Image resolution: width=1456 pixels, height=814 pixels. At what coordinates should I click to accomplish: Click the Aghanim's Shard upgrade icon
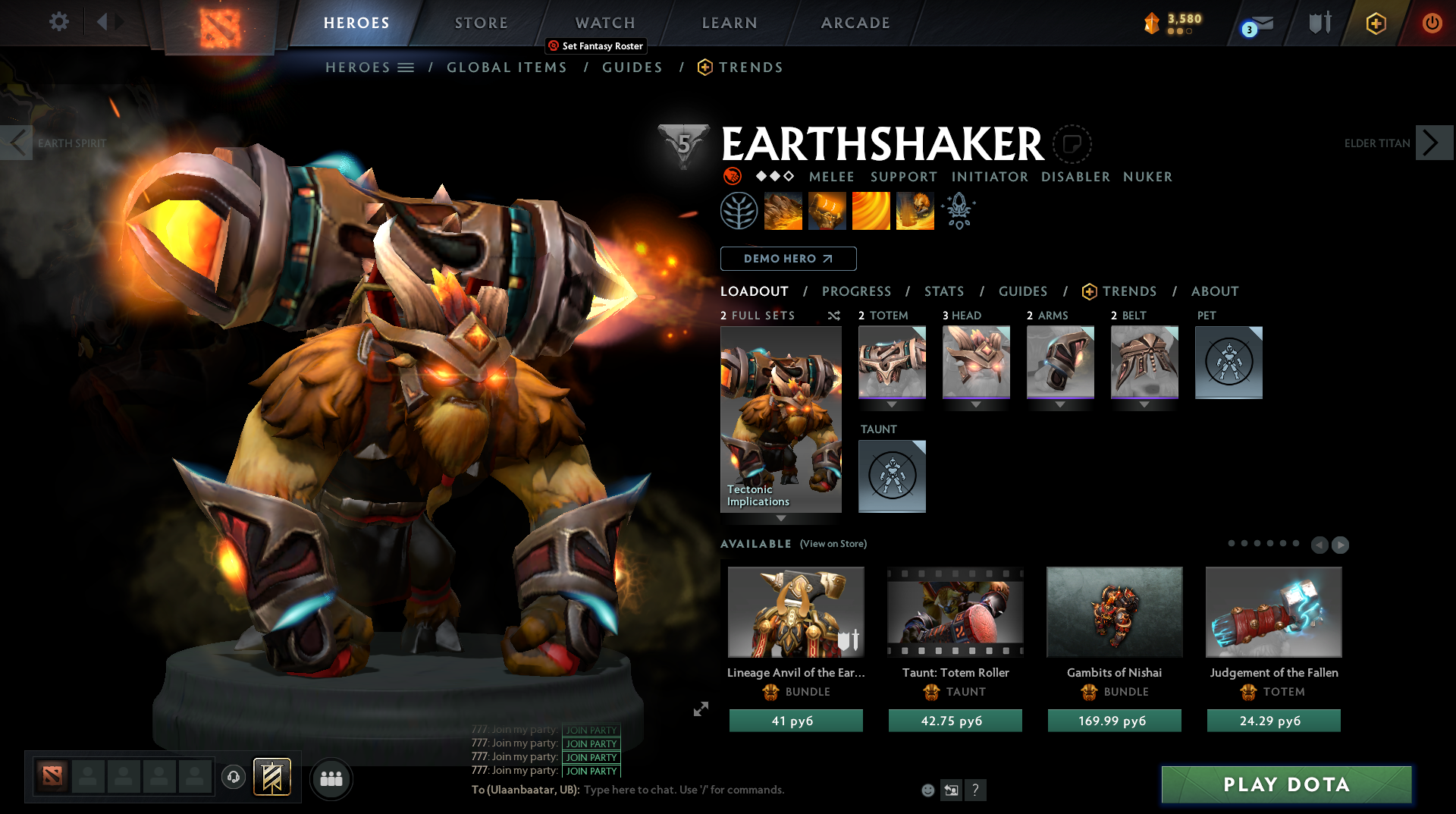pos(958,211)
